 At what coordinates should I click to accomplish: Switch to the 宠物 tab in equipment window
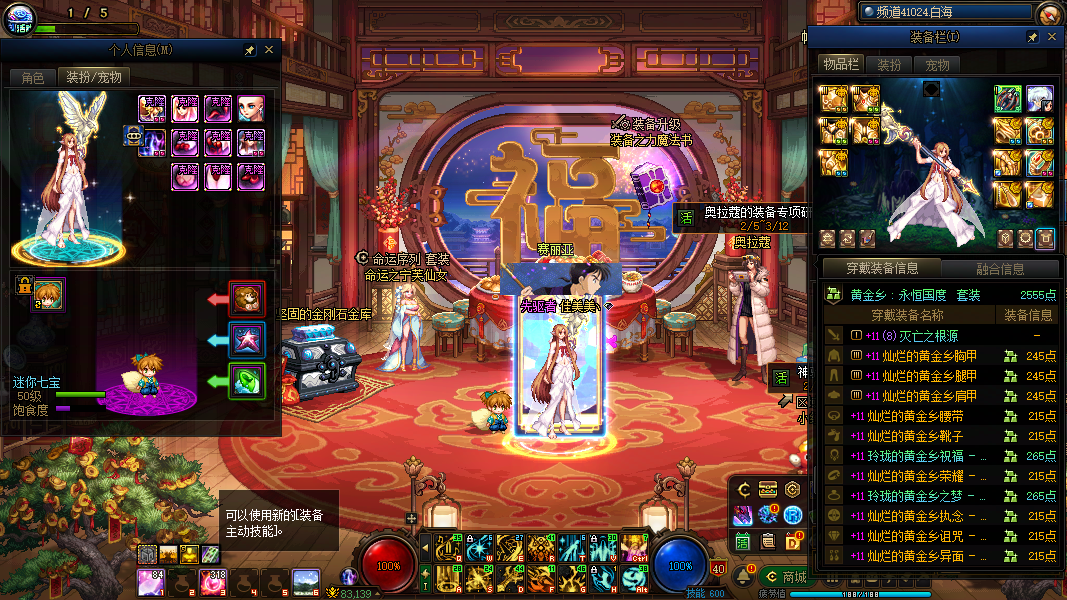[x=937, y=65]
